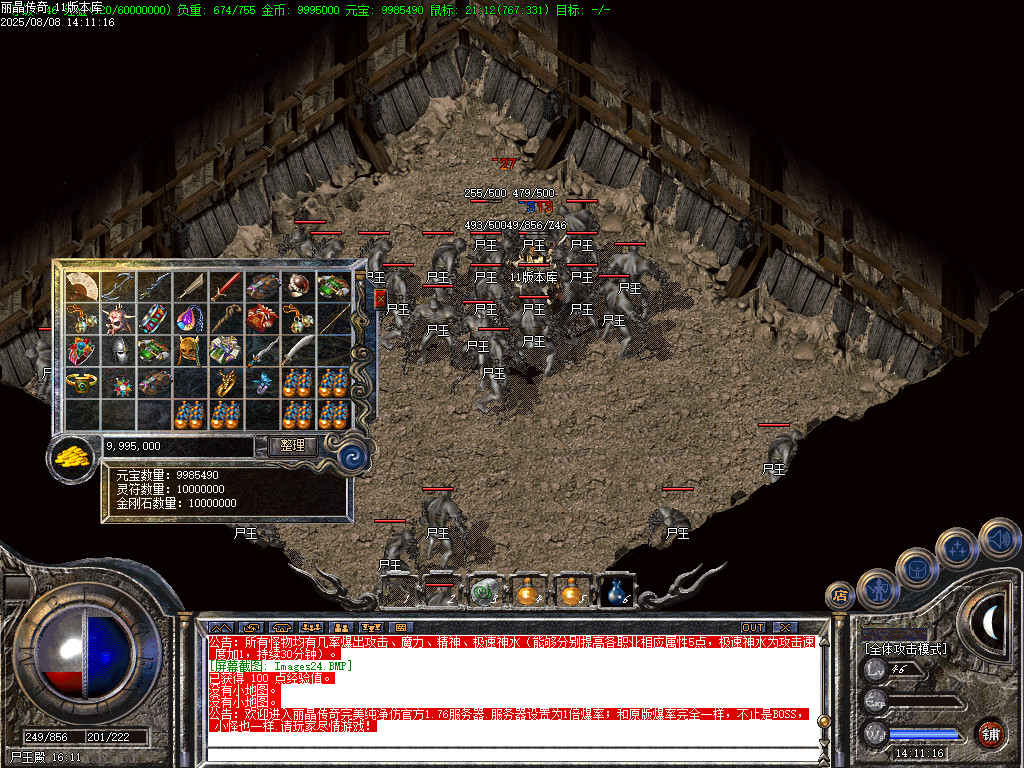Choose the steel knight helmet slot
1024x768 pixels.
118,351
